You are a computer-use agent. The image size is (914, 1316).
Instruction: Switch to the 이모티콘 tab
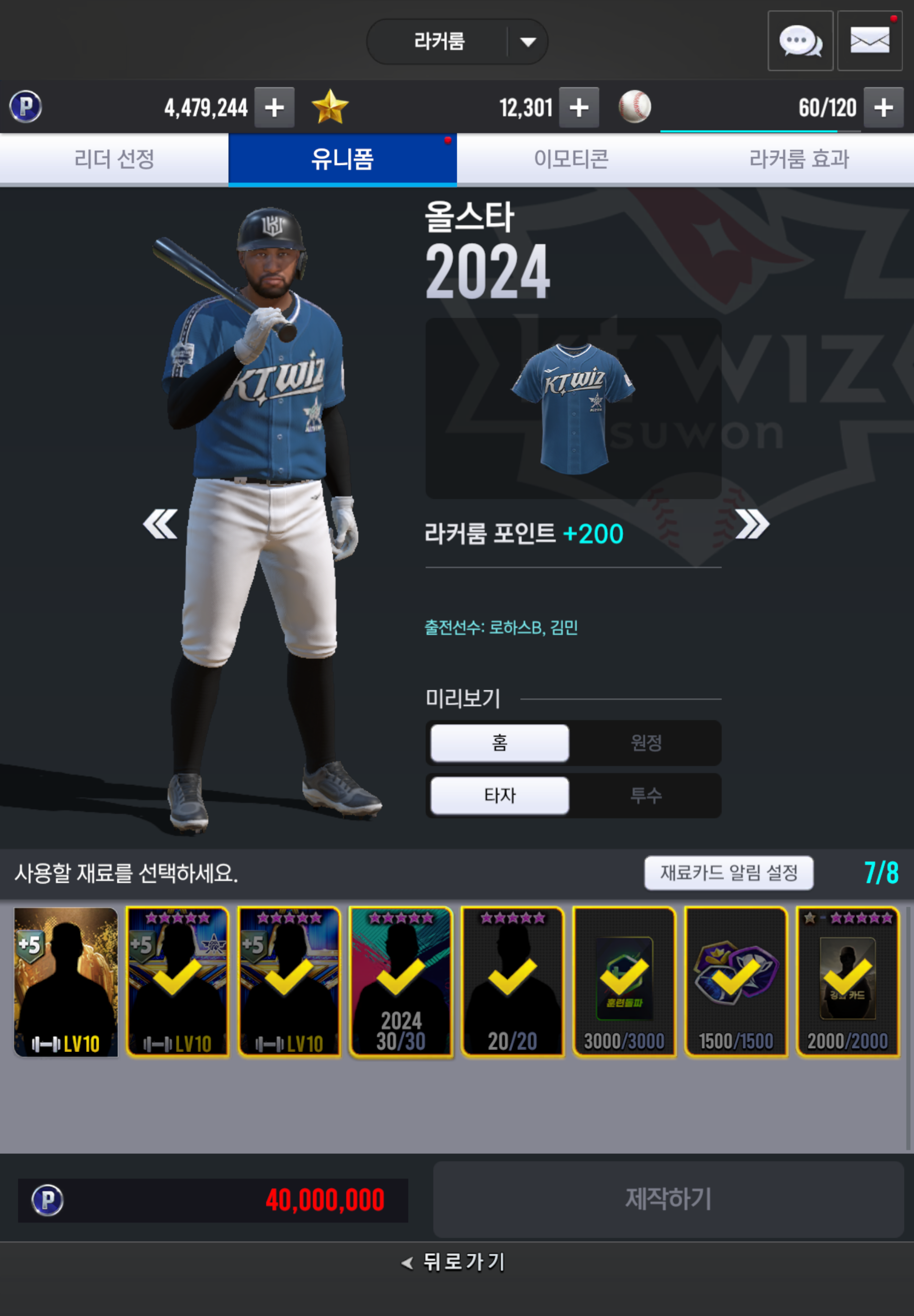click(x=571, y=159)
